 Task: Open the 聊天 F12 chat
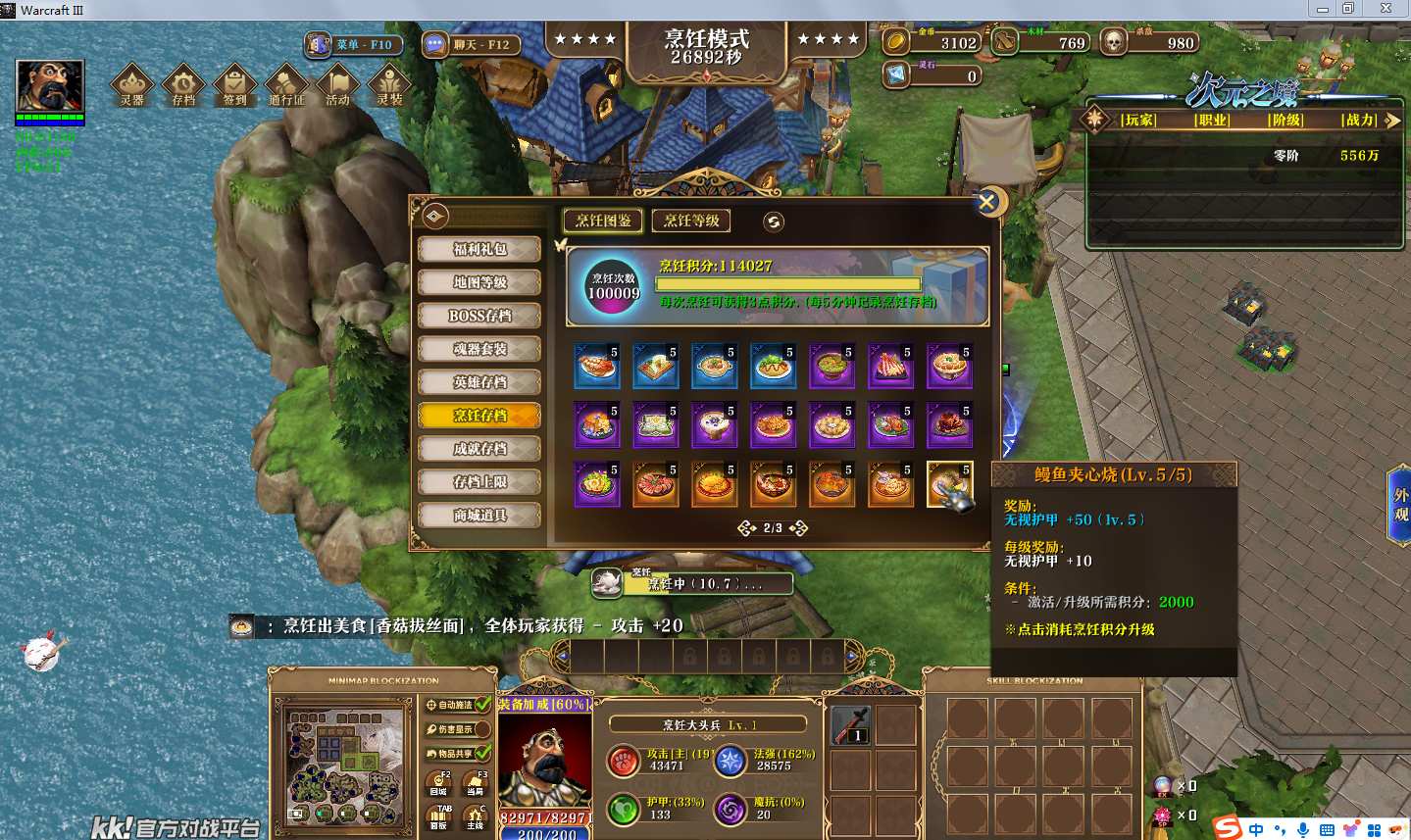[x=470, y=44]
